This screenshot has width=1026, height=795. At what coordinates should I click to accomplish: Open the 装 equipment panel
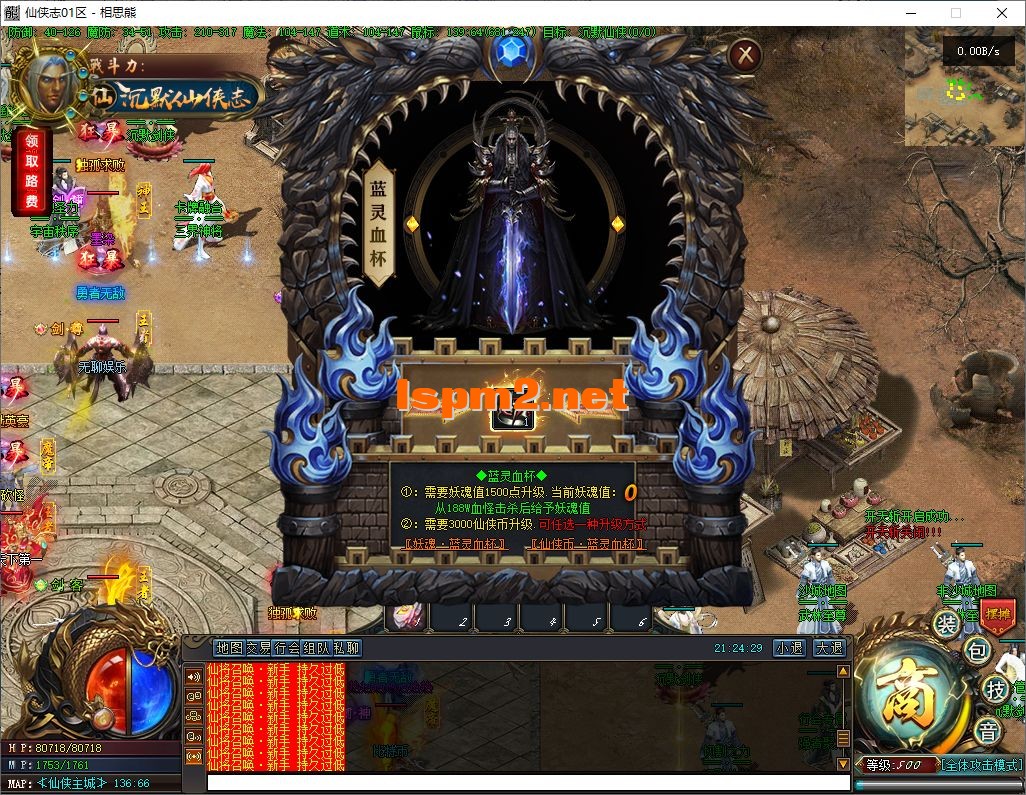[x=946, y=624]
